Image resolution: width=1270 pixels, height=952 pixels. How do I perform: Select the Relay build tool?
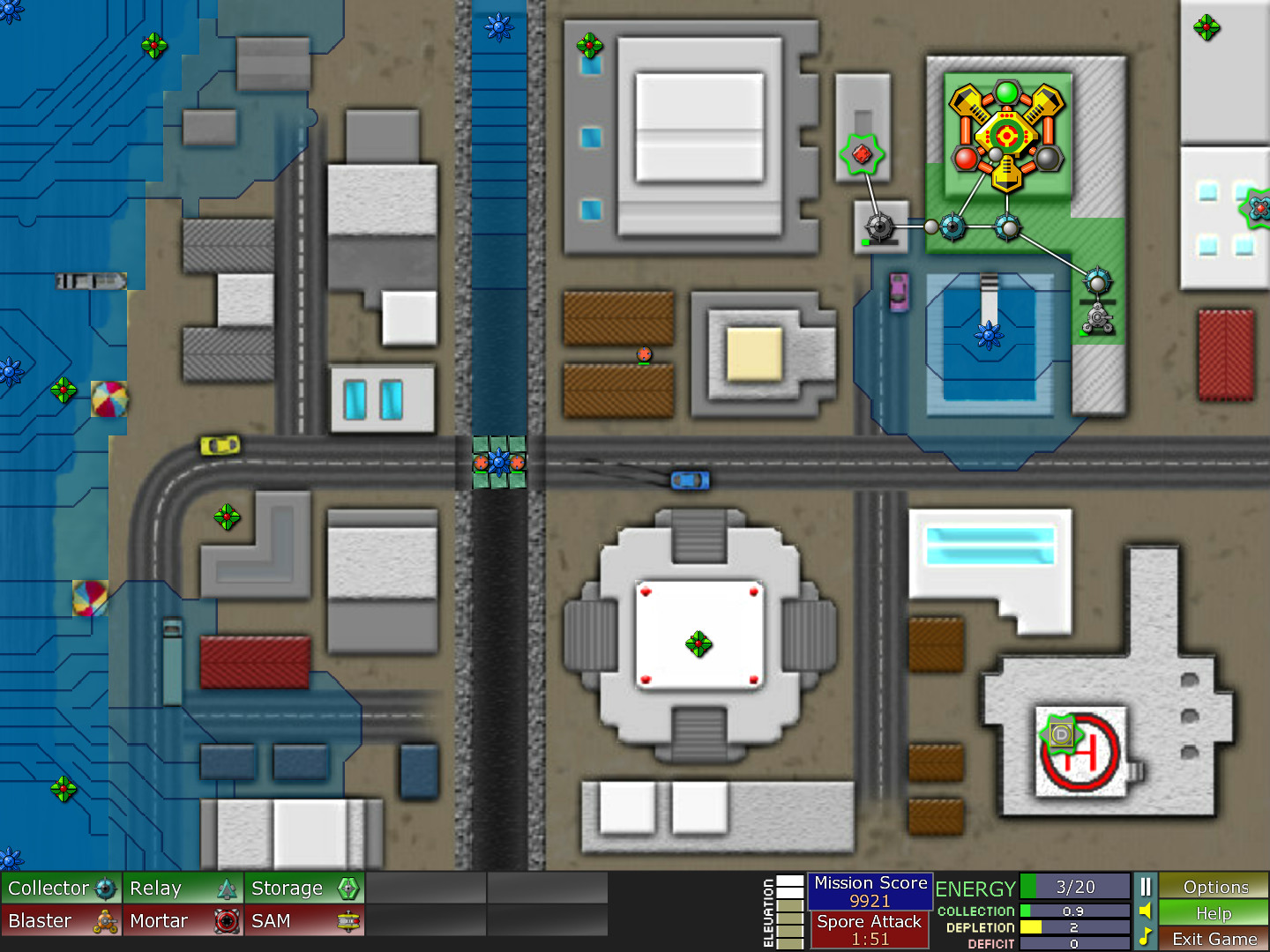coord(181,888)
